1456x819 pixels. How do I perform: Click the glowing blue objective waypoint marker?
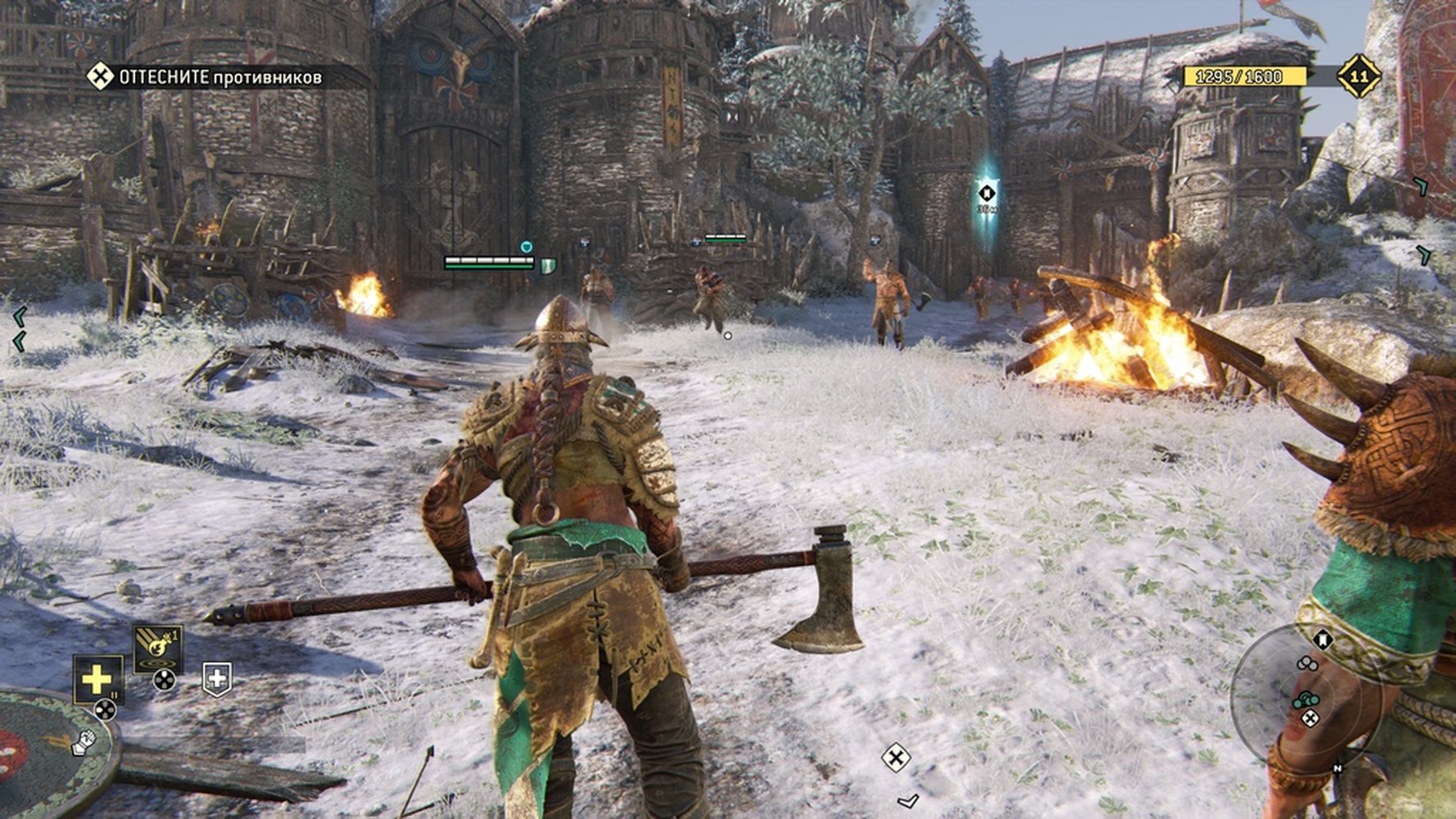click(x=987, y=194)
